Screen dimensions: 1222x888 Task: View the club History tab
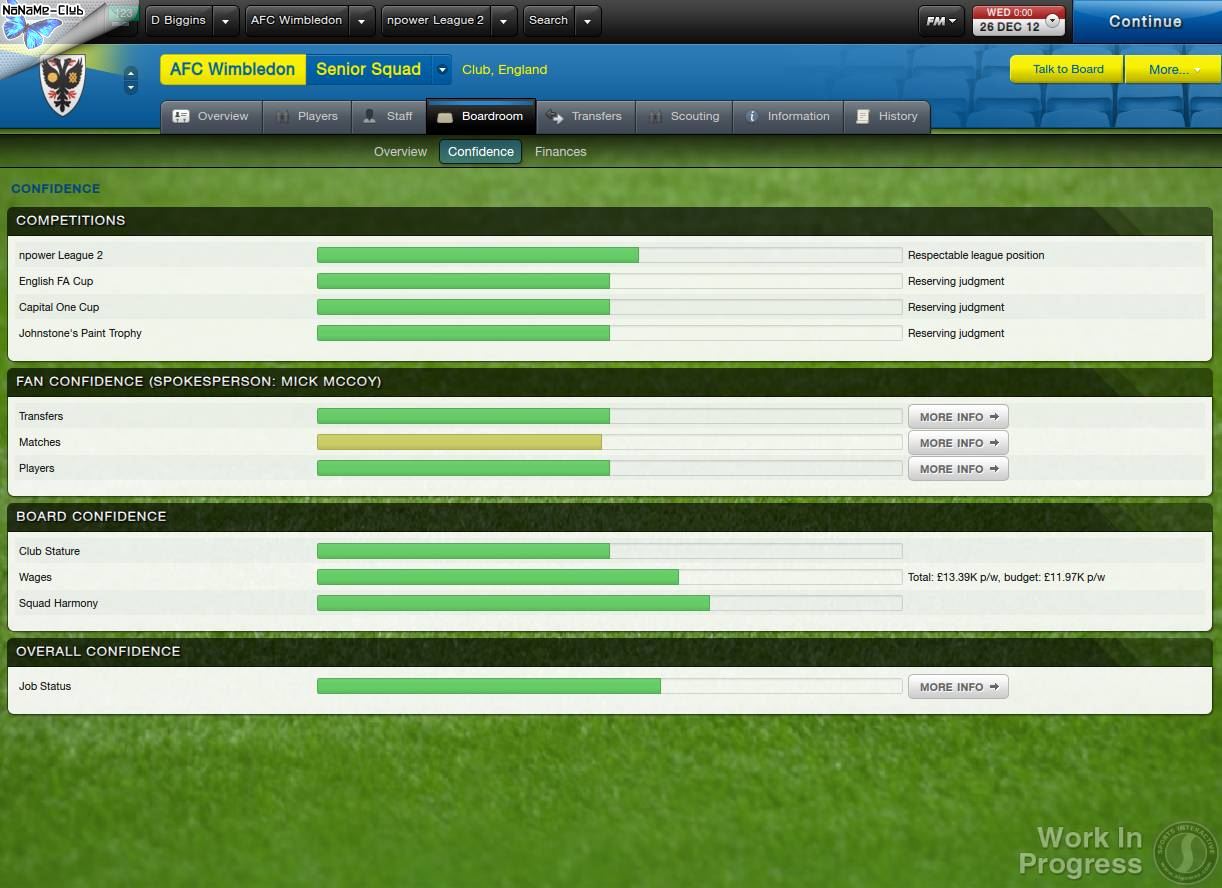coord(887,116)
